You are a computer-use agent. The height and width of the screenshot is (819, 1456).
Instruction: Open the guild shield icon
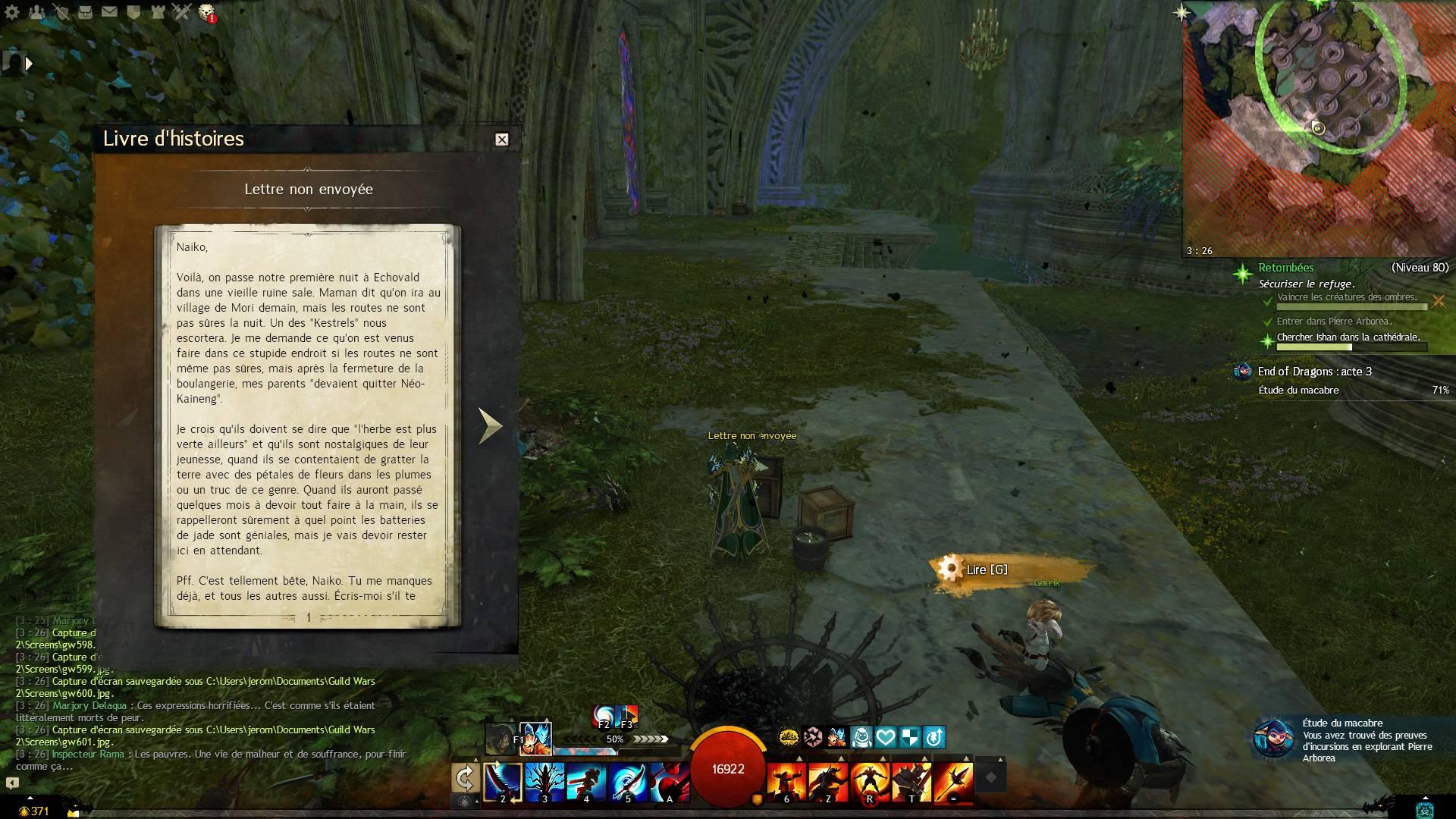click(x=133, y=11)
